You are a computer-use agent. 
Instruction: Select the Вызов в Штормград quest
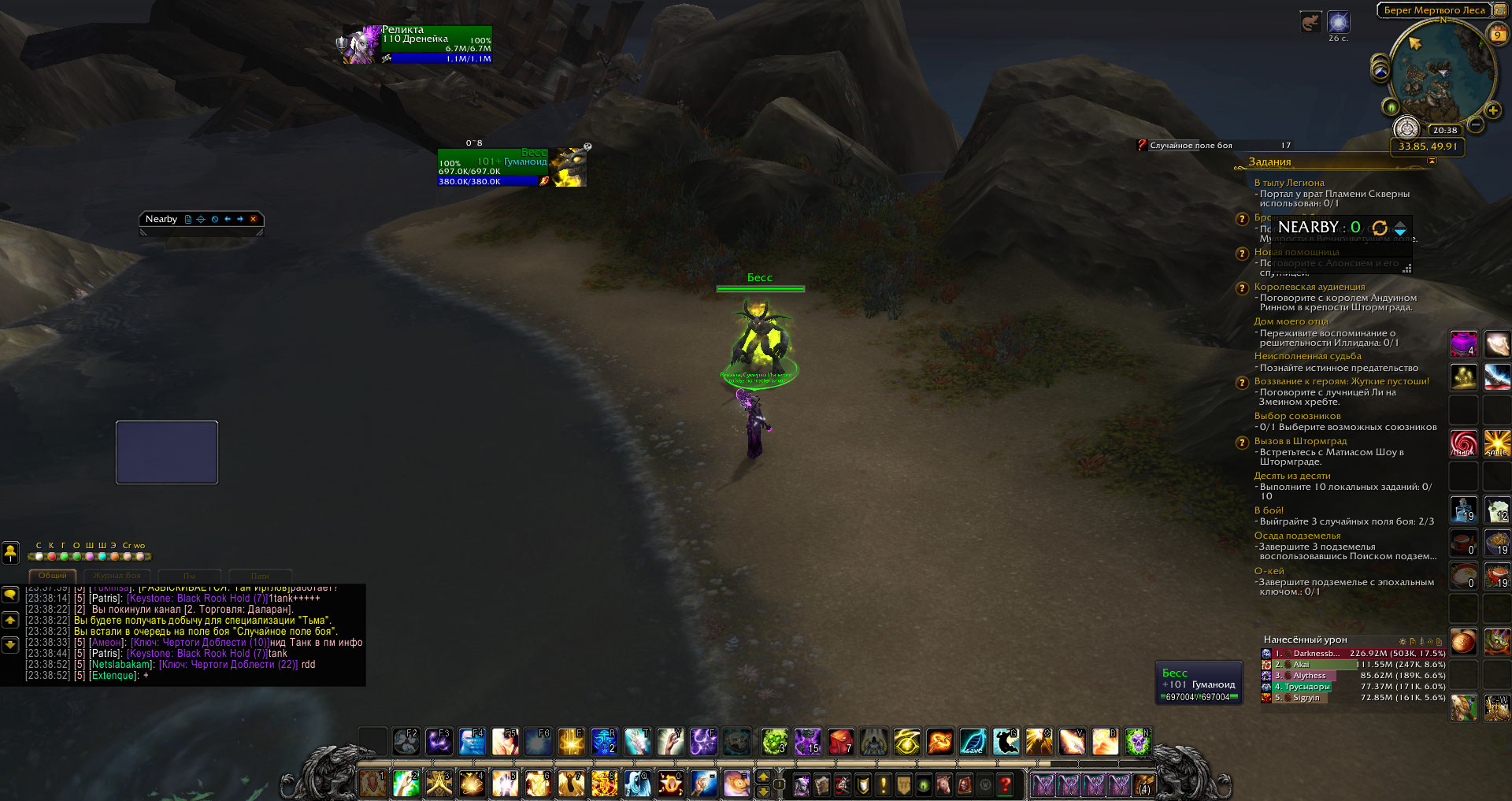click(1299, 441)
